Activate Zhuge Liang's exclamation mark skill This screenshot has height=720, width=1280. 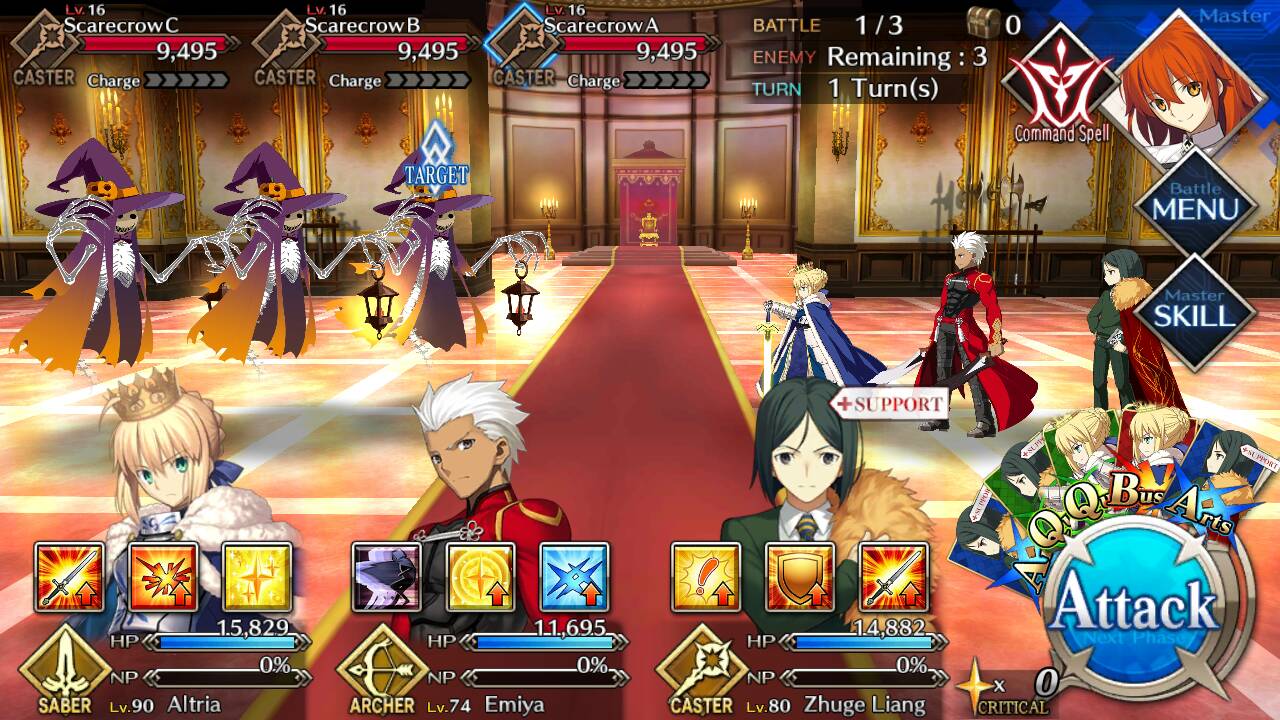[x=706, y=577]
